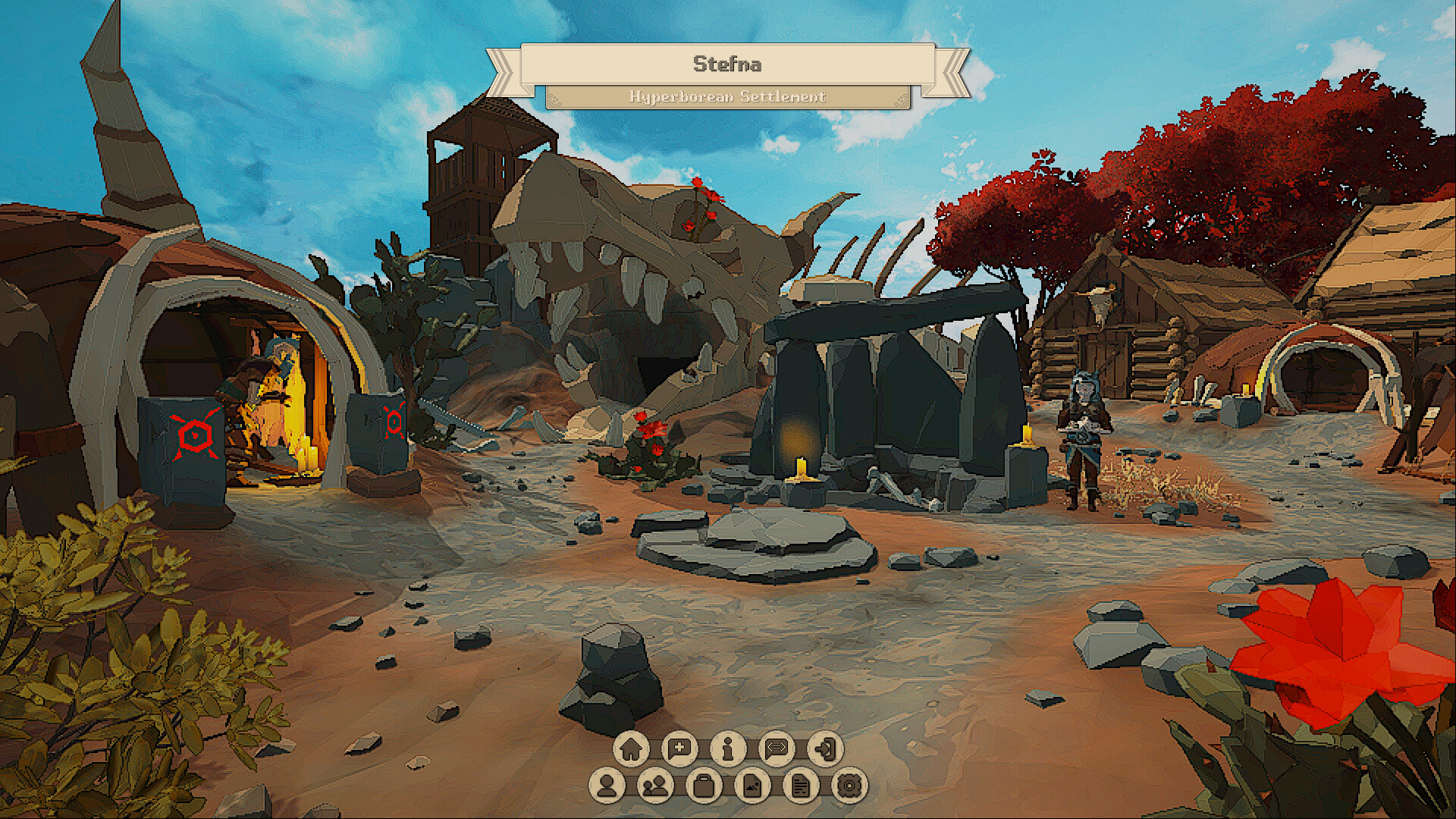Viewport: 1456px width, 819px height.
Task: Click the new message speech bubble icon
Action: point(680,748)
